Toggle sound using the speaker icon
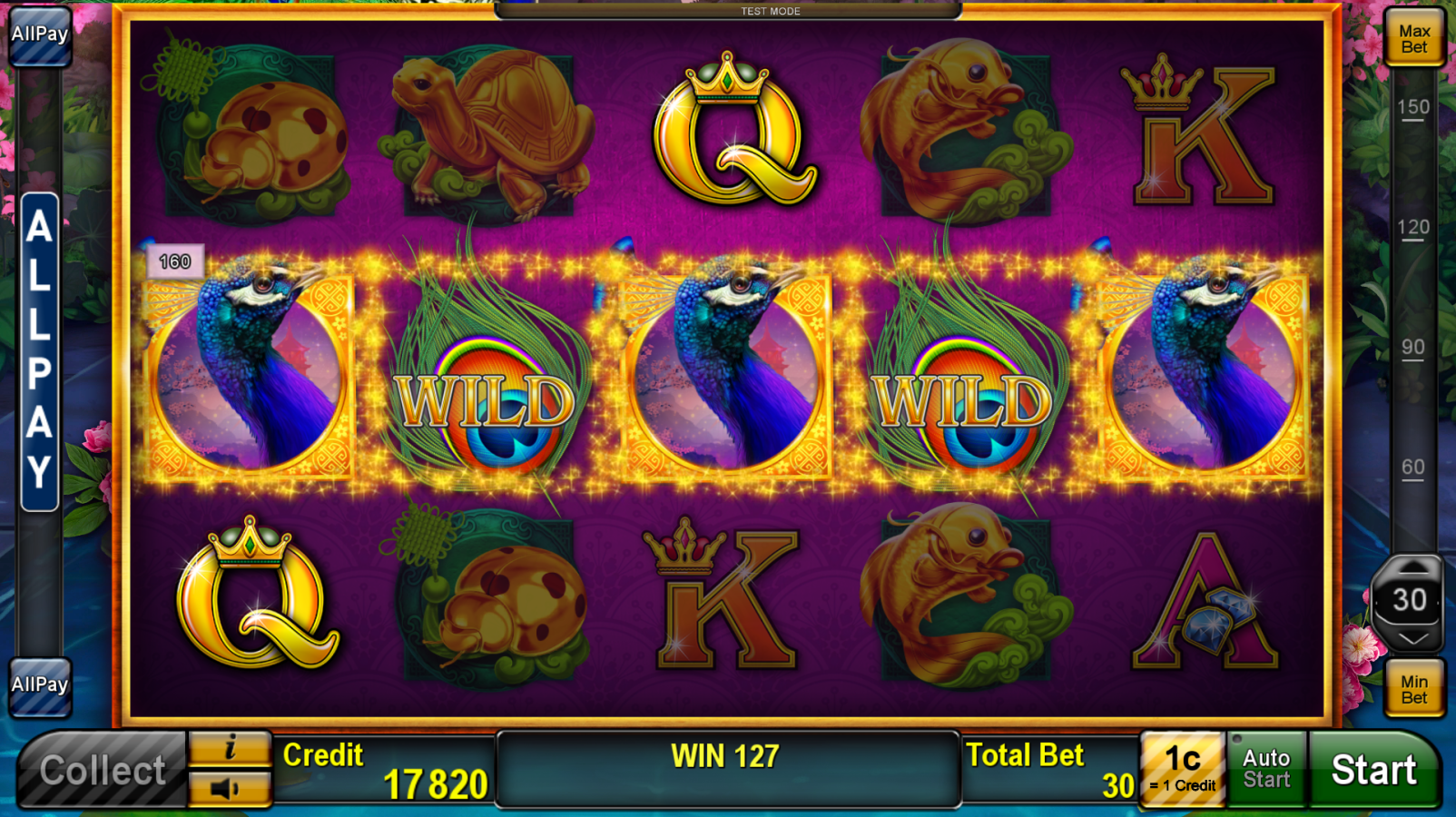Viewport: 1456px width, 817px height. [x=228, y=786]
